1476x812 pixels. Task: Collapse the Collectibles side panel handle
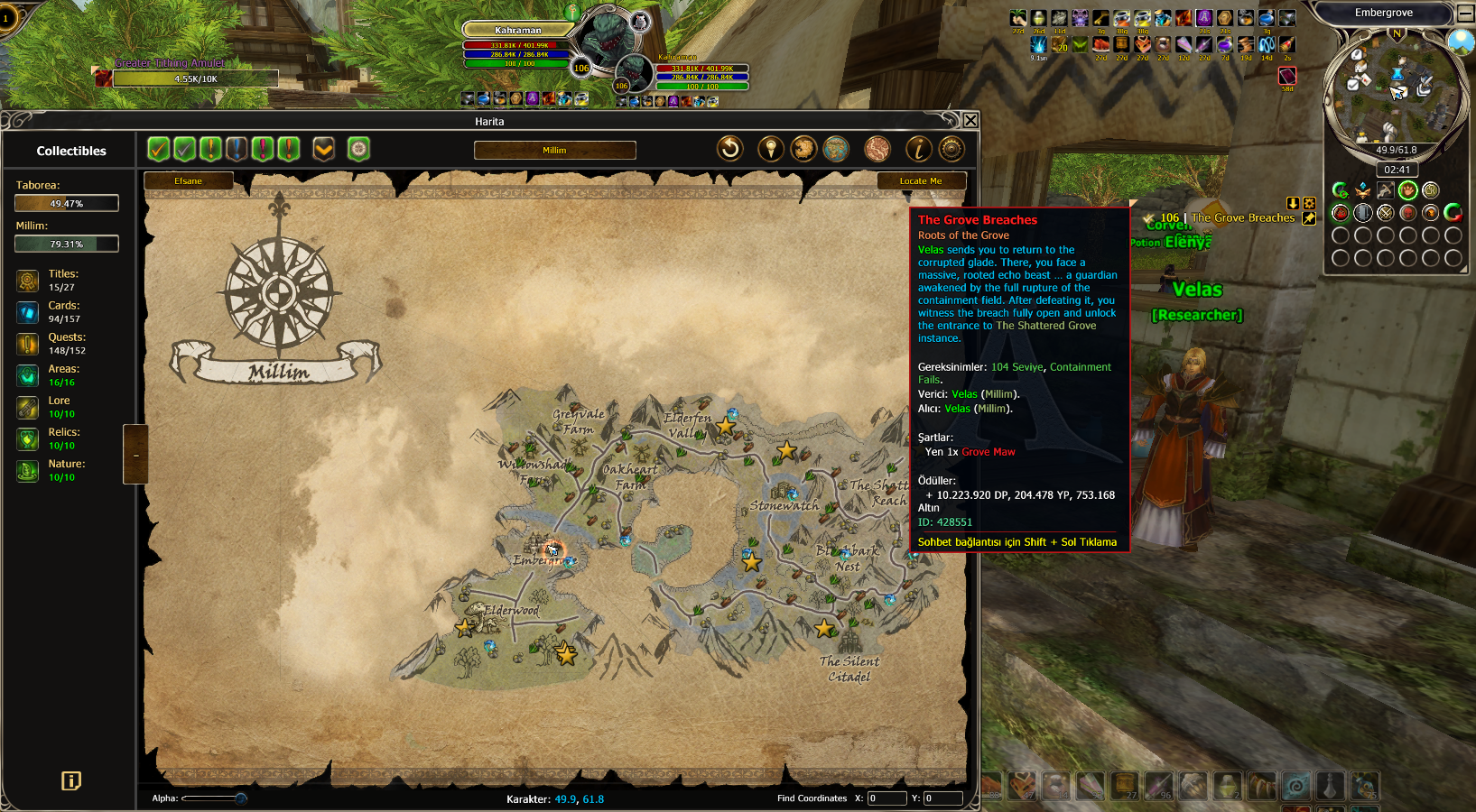tap(135, 455)
